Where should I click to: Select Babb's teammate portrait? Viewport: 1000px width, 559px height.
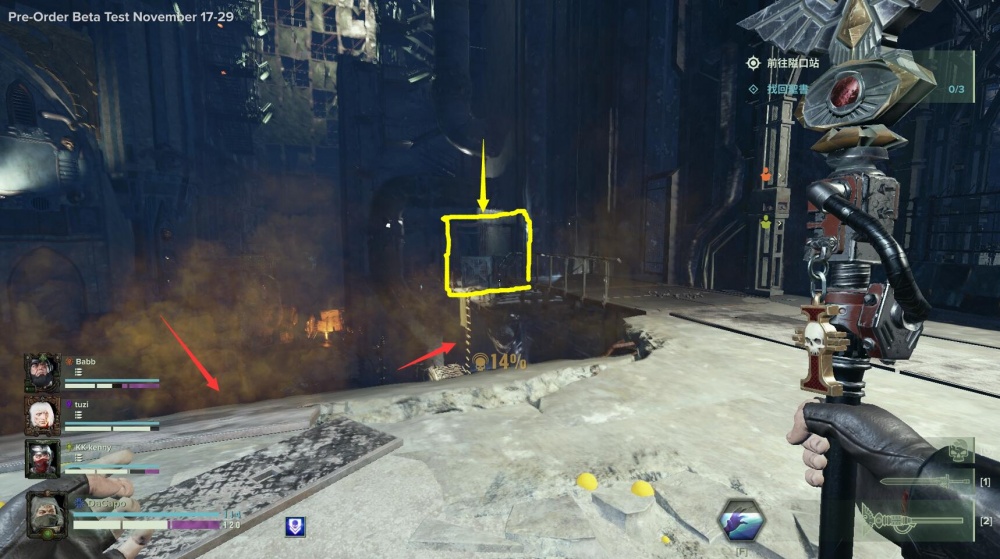[42, 372]
